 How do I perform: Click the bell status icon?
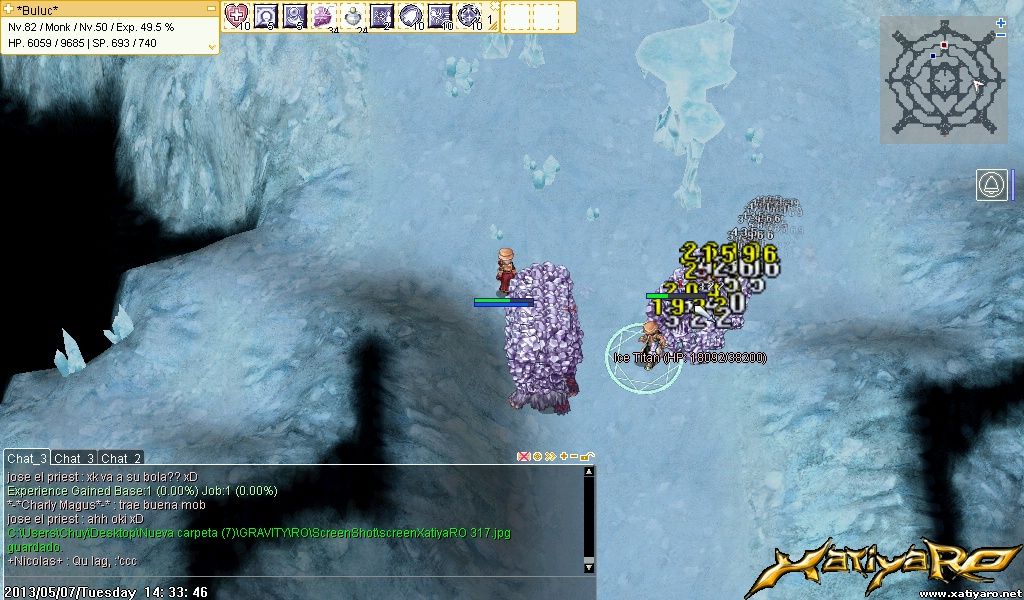[993, 185]
